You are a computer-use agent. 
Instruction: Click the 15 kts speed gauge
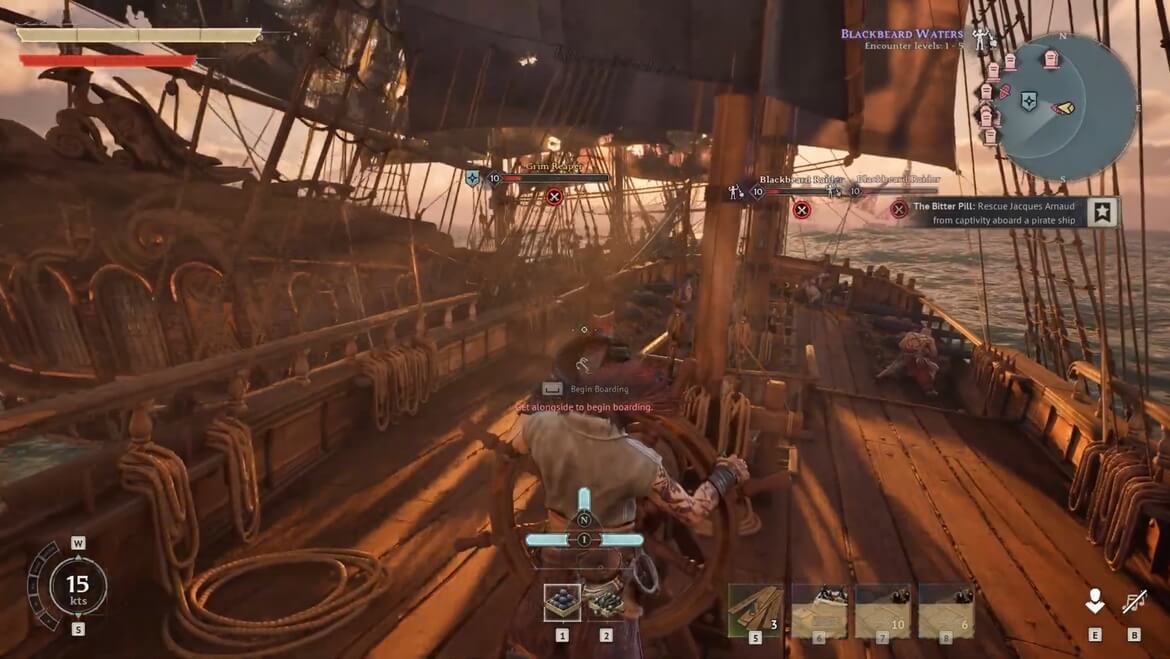77,586
